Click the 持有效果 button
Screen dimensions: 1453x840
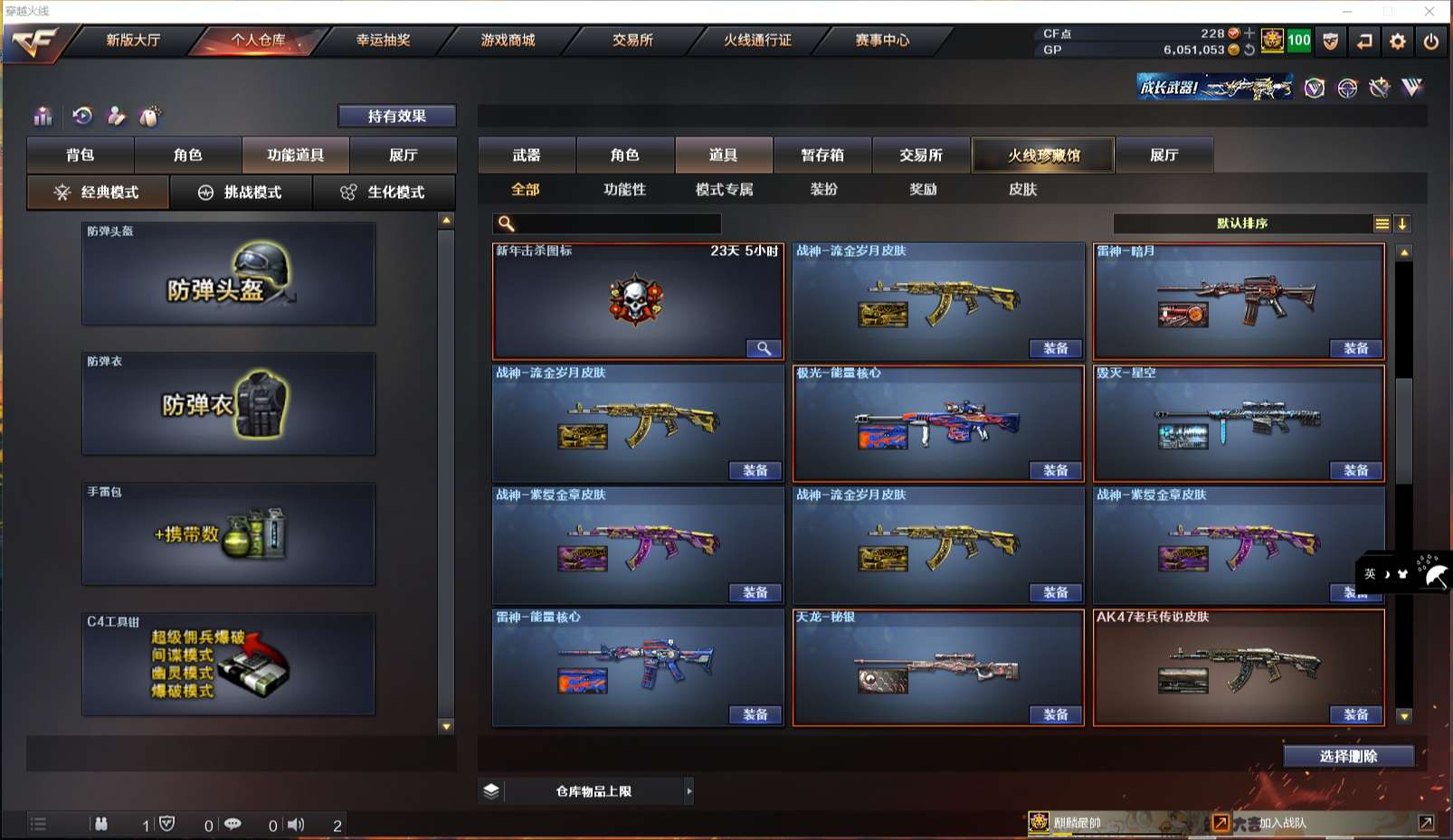396,116
